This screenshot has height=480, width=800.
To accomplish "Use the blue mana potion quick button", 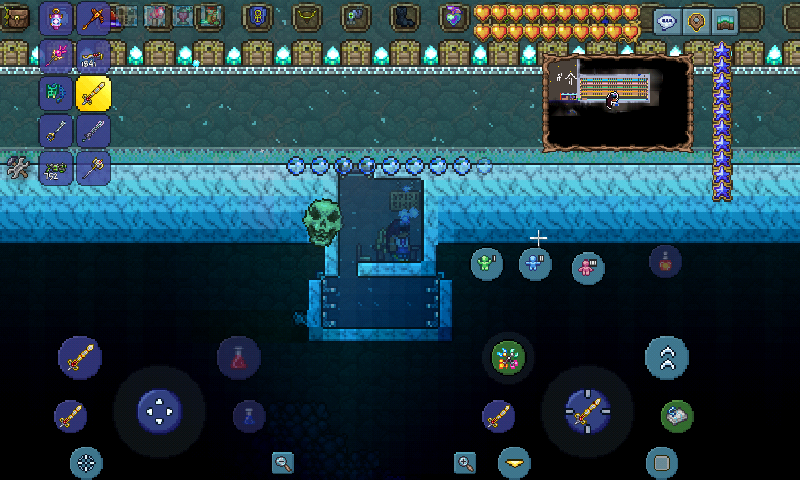I will [248, 415].
